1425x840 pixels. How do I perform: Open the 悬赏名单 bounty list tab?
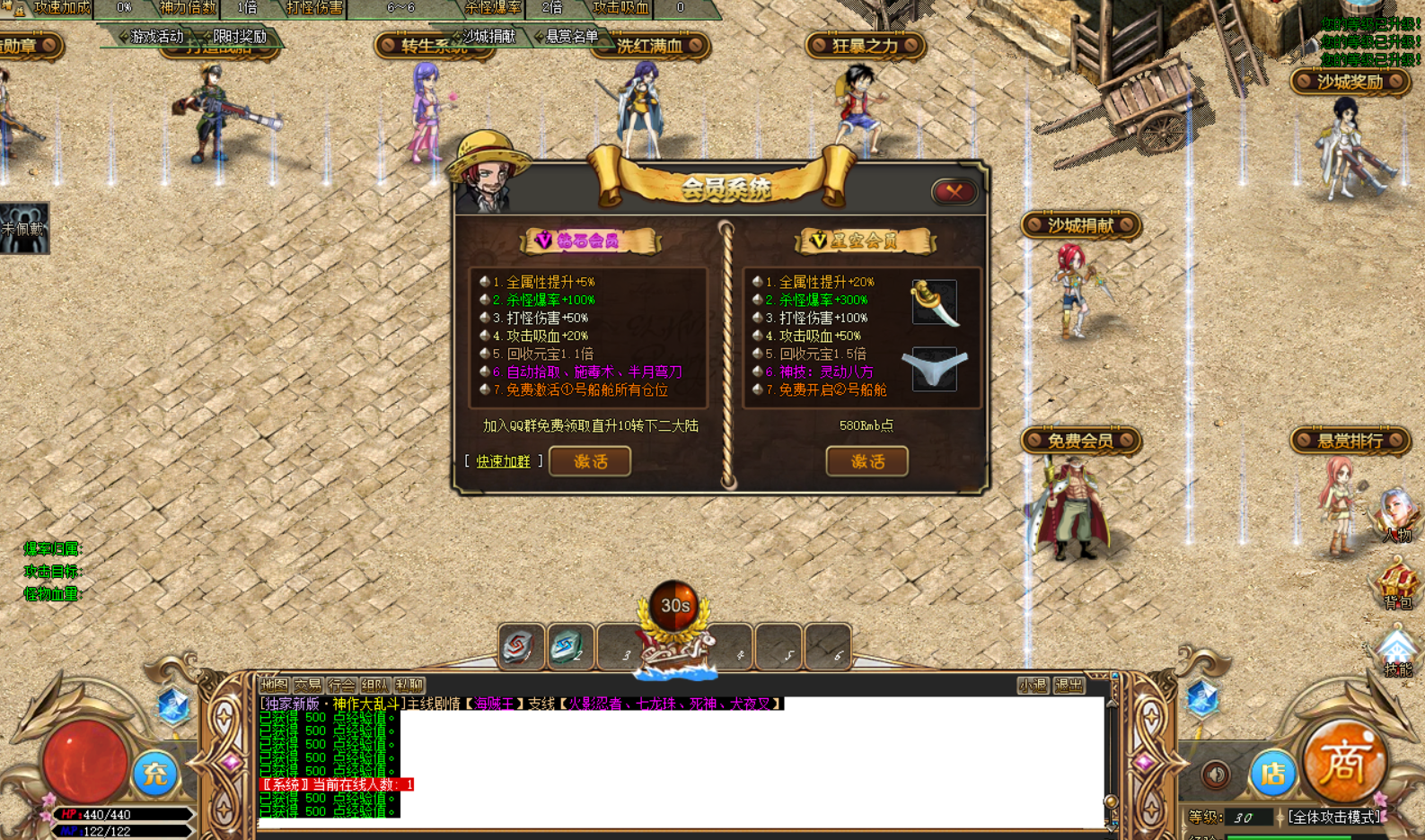click(x=571, y=37)
